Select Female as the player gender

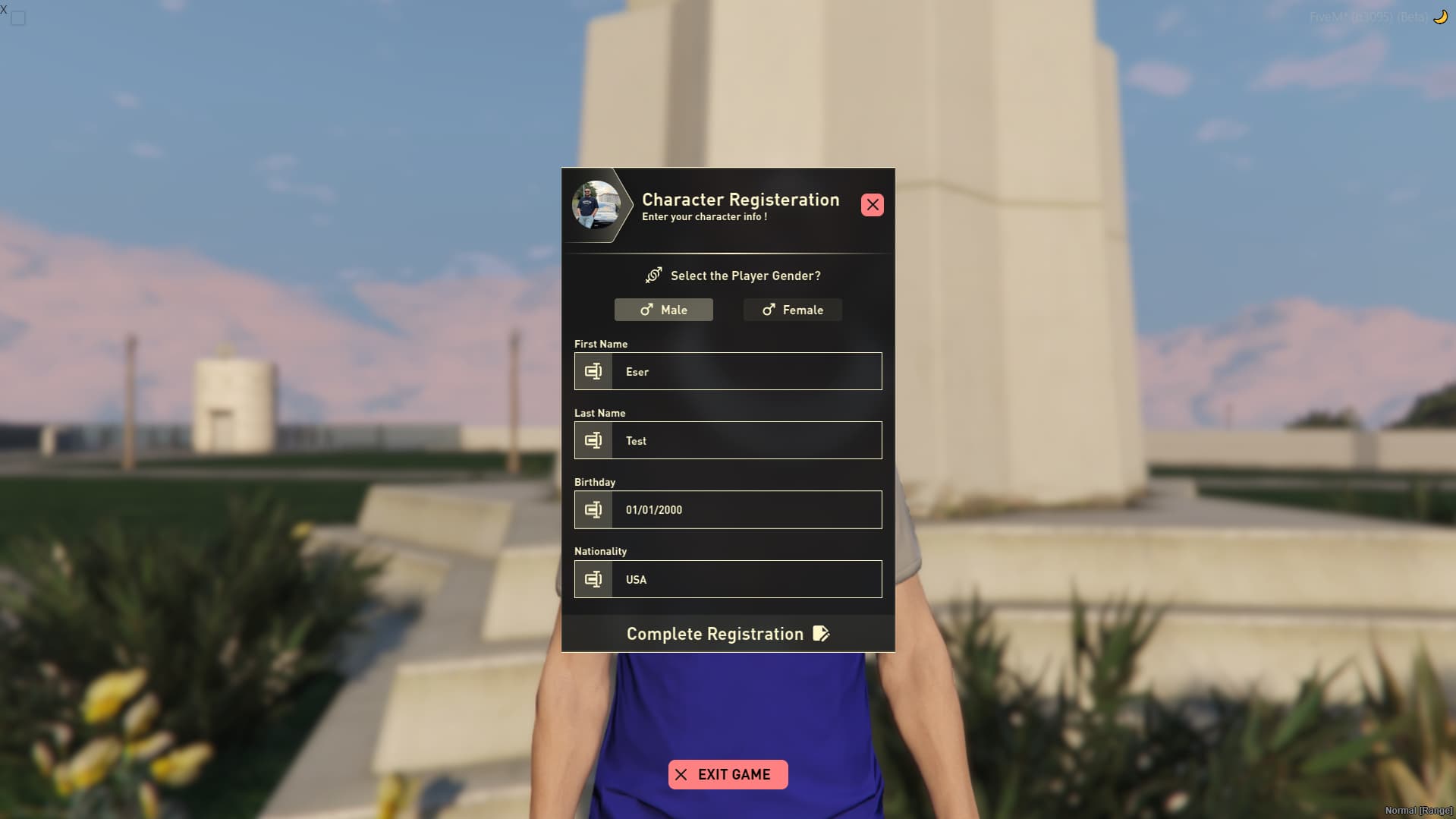click(x=792, y=310)
